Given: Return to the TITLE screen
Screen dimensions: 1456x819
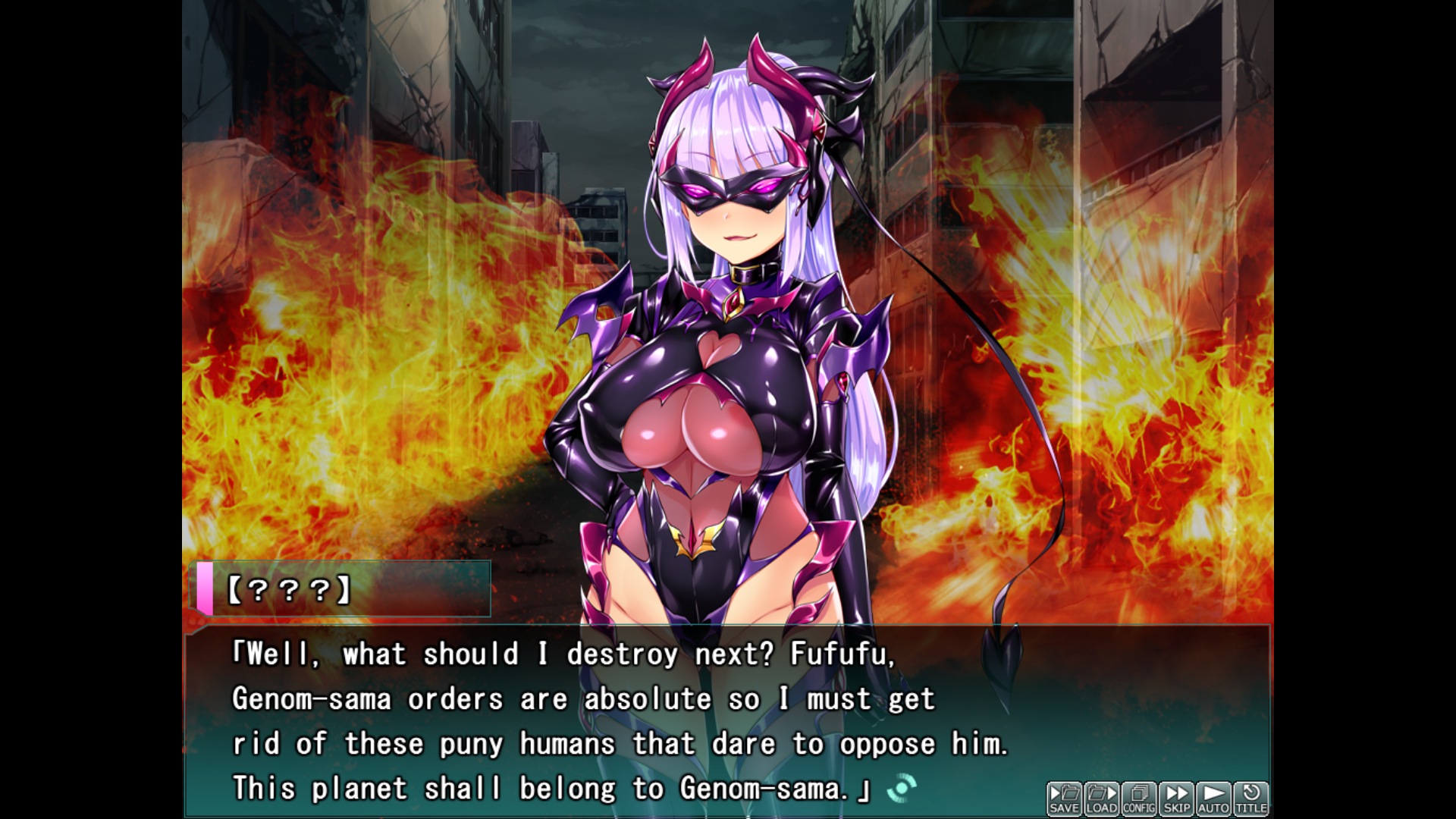Looking at the screenshot, I should (1251, 799).
